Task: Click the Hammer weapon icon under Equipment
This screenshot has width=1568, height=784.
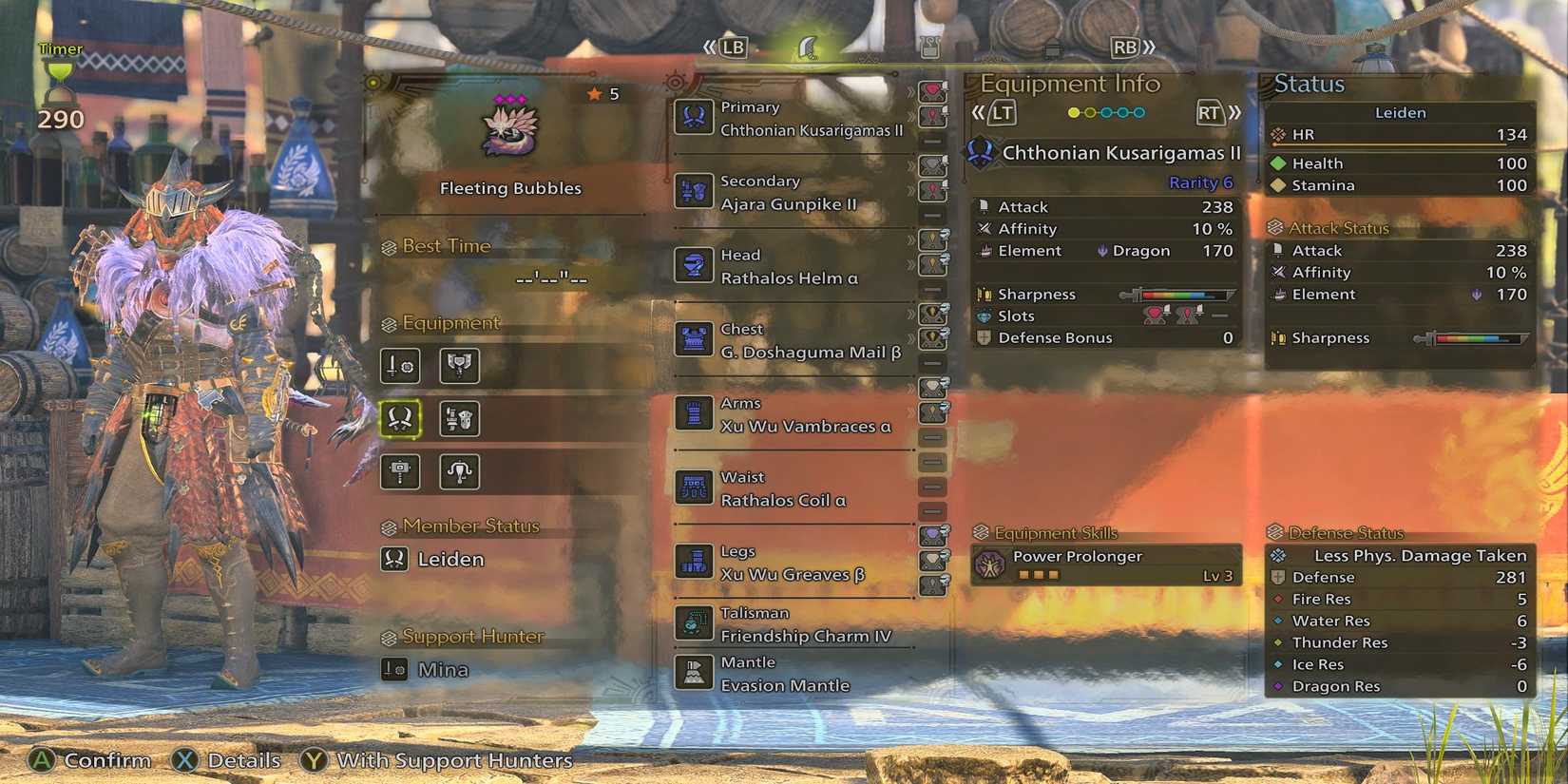Action: 399,472
